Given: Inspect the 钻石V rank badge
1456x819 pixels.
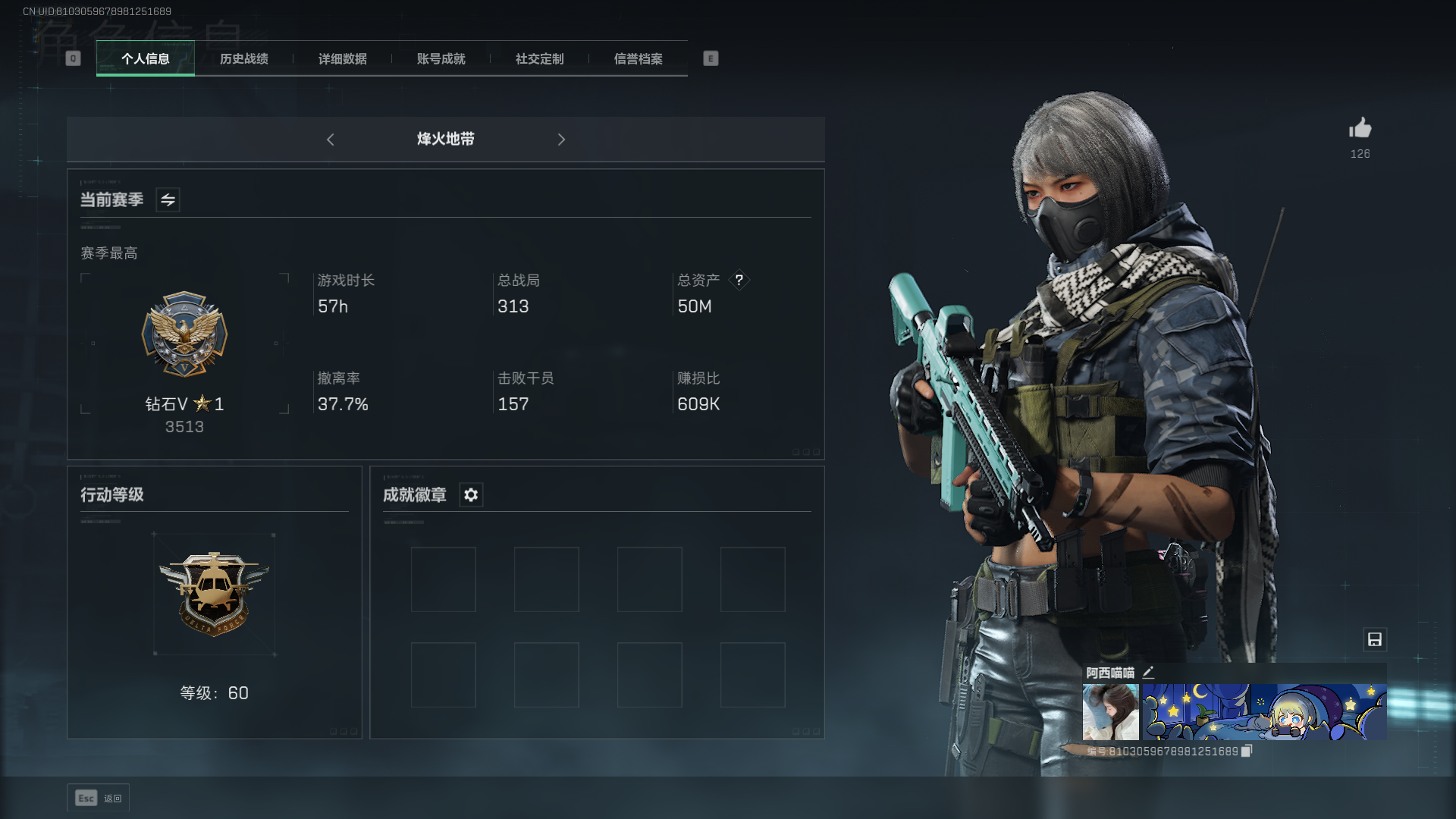Looking at the screenshot, I should tap(184, 334).
